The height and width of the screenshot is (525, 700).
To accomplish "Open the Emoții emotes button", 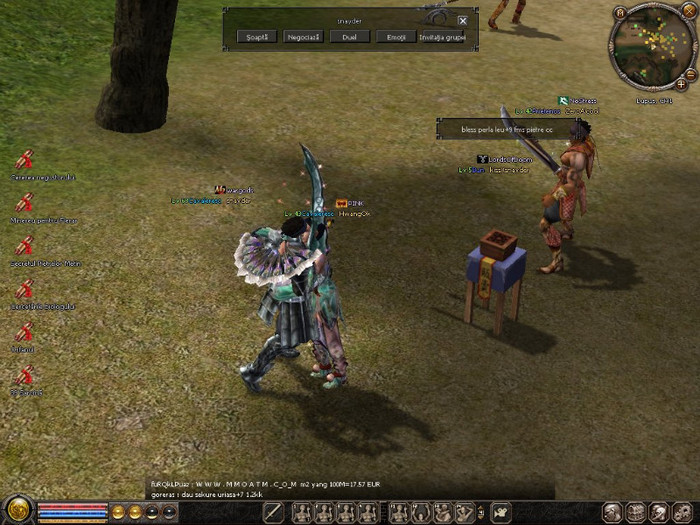I will pos(395,37).
